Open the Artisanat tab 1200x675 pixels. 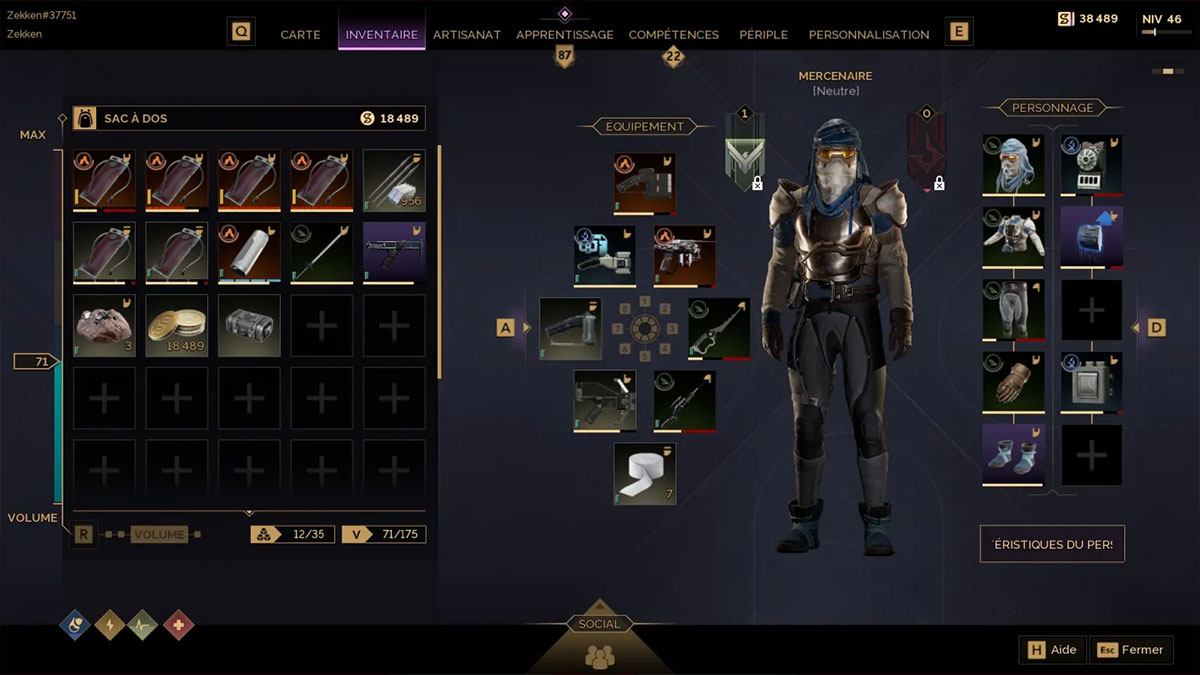[467, 34]
